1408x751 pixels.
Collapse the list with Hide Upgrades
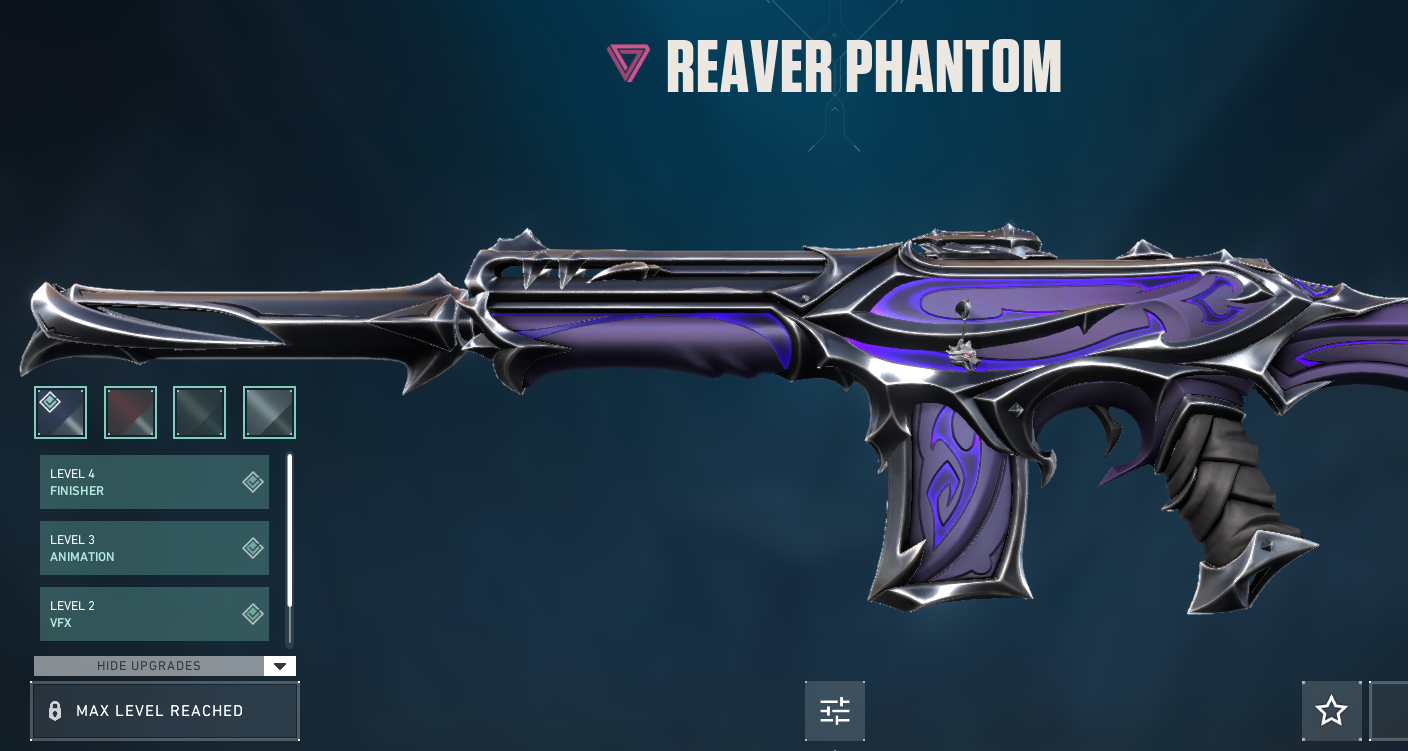165,666
